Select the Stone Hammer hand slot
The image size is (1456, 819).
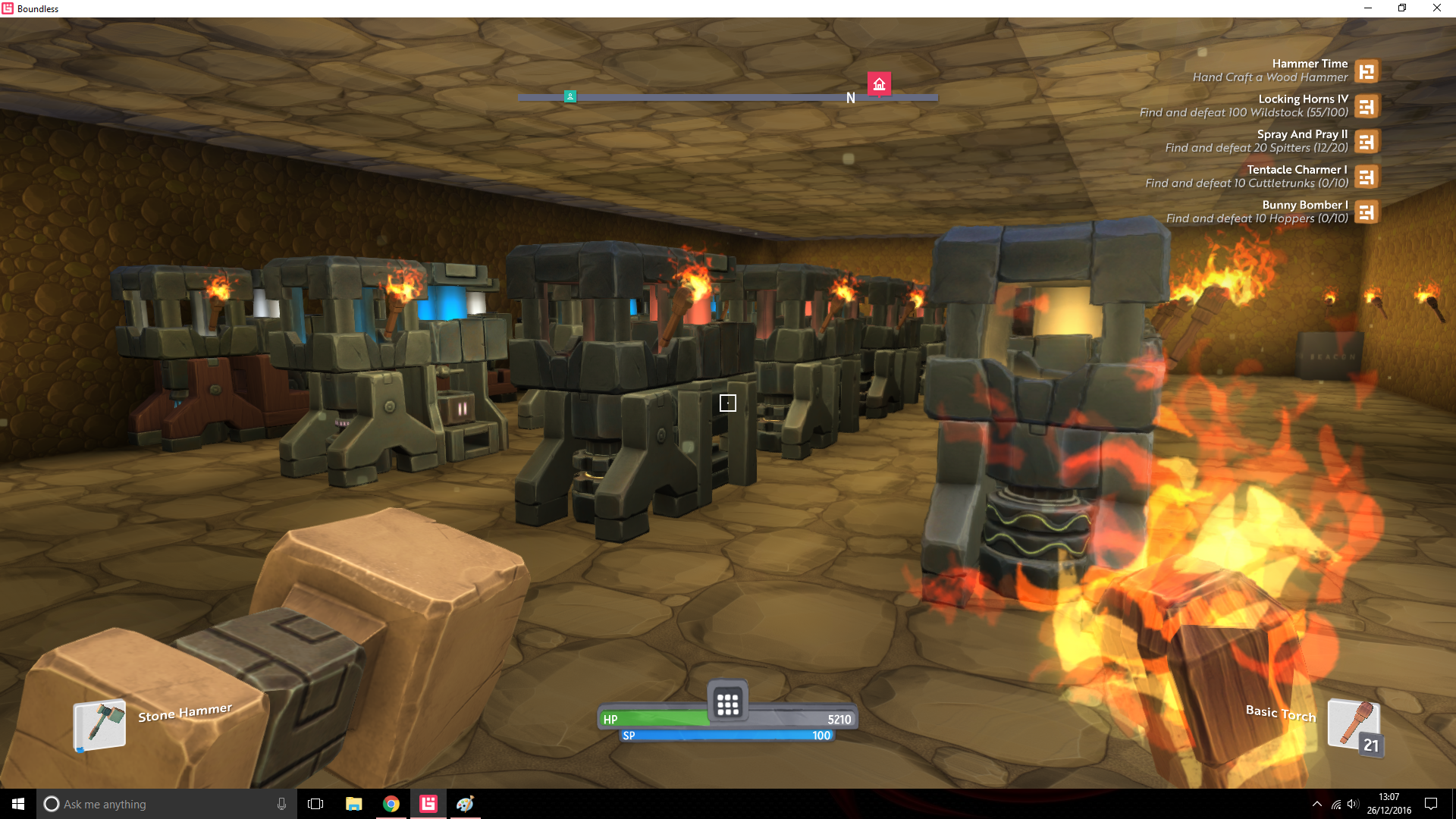pyautogui.click(x=99, y=724)
